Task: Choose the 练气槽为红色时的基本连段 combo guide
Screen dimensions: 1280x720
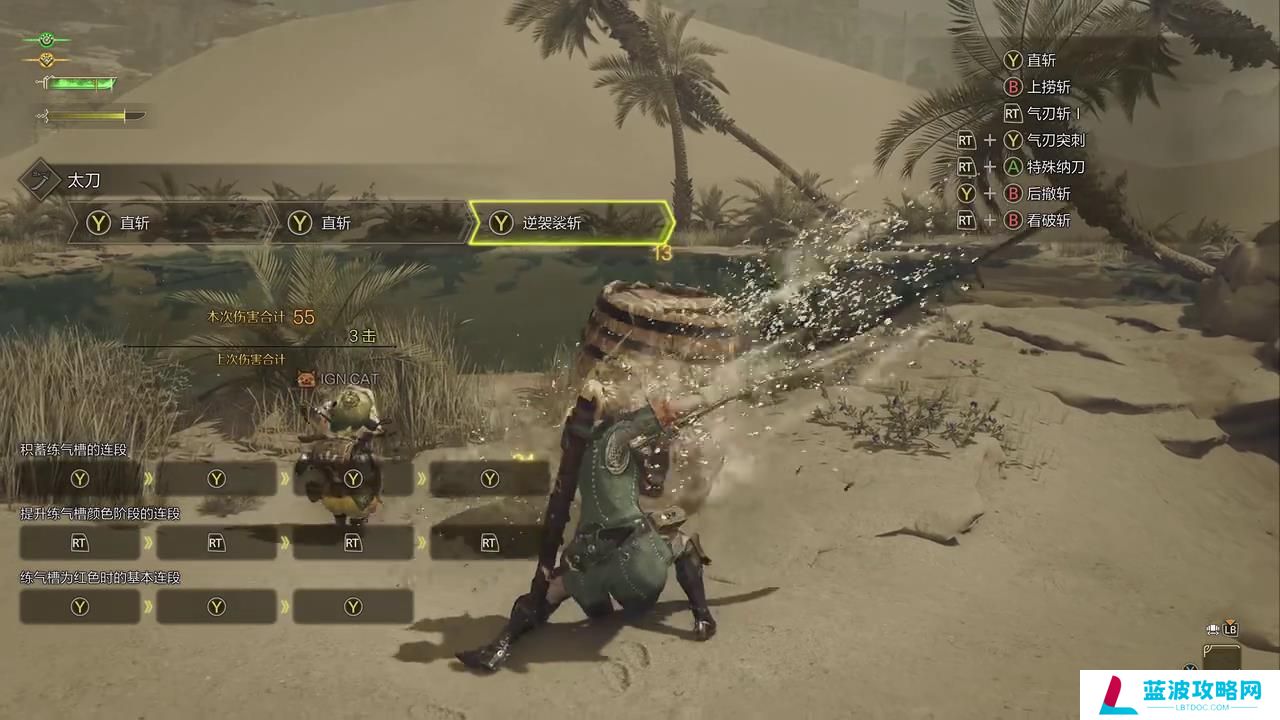Action: pos(100,577)
